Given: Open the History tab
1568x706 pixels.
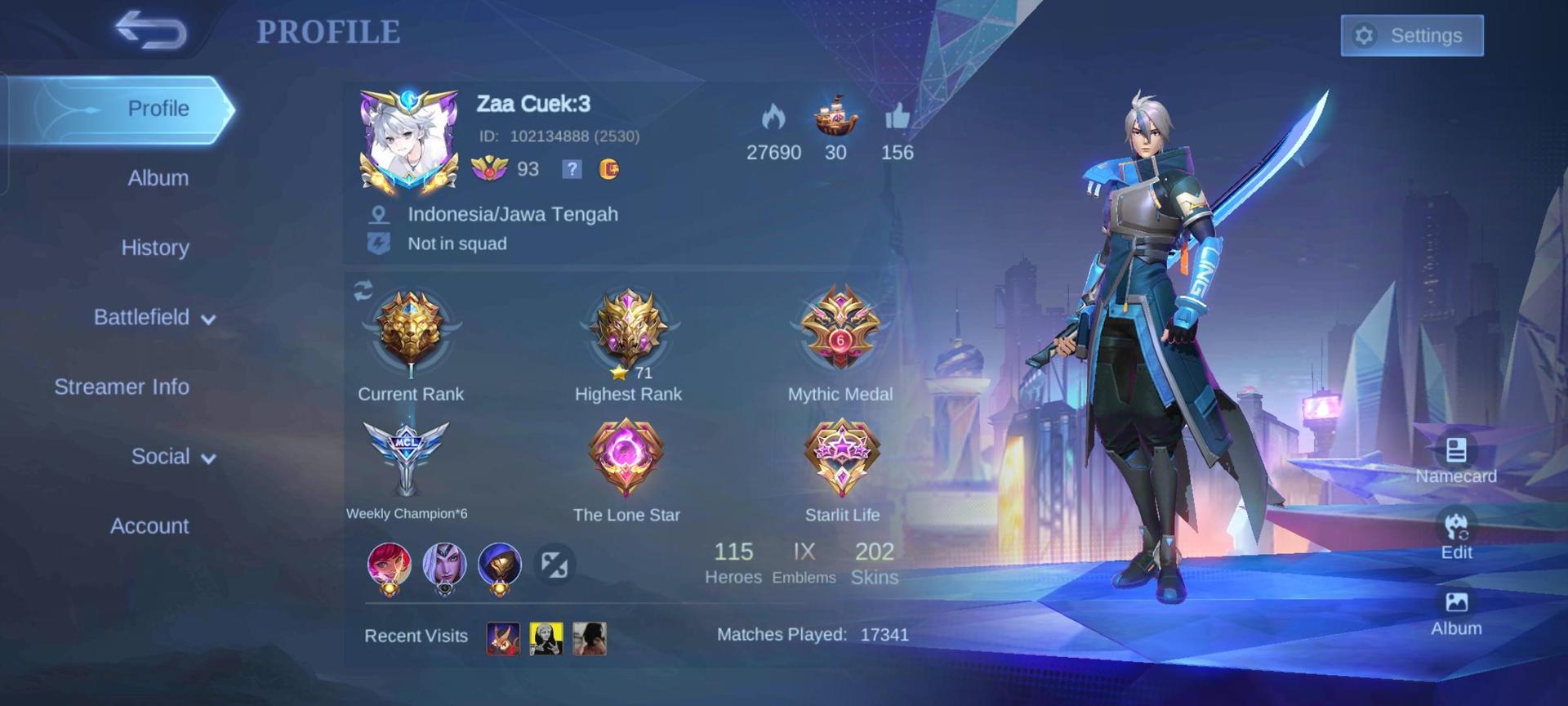Looking at the screenshot, I should click(x=155, y=248).
